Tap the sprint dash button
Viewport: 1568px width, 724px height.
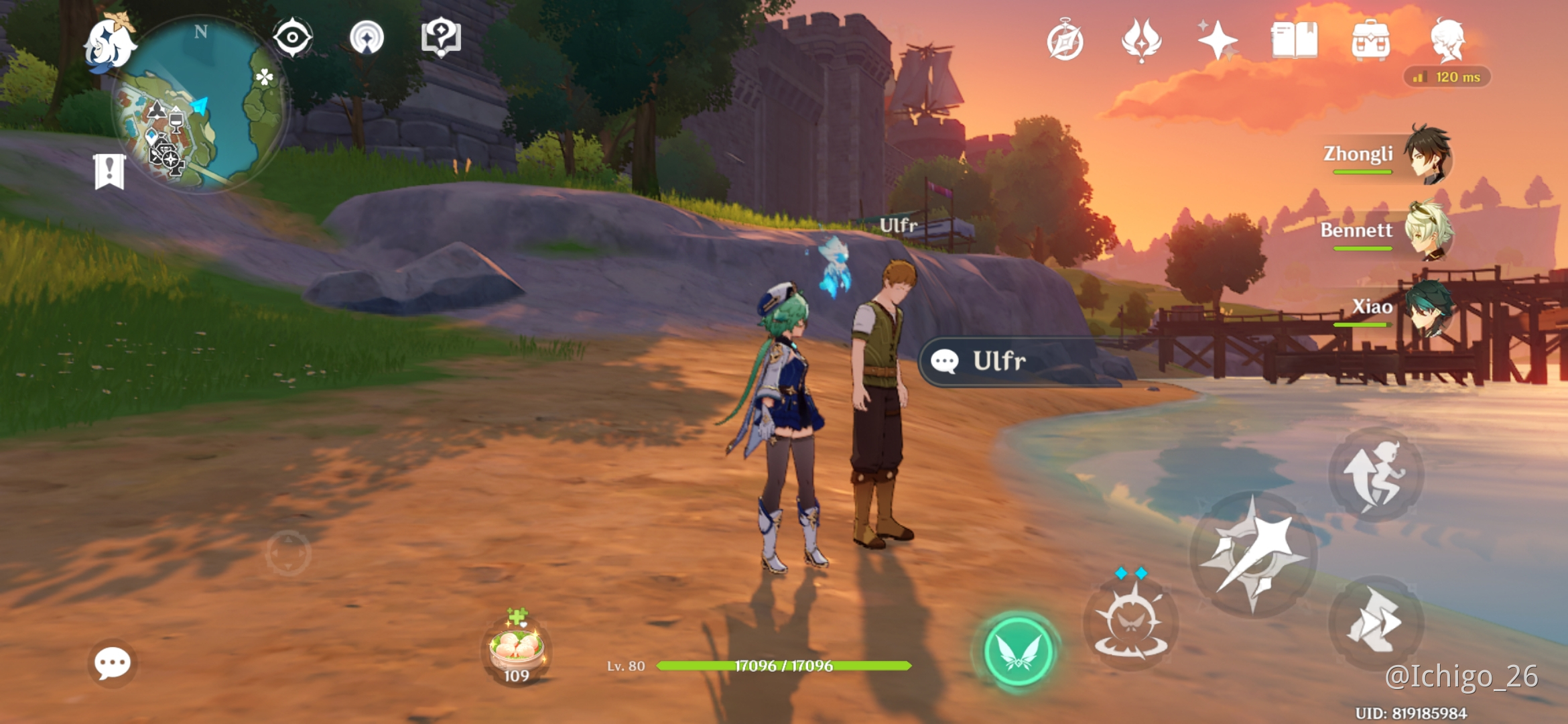tap(1375, 622)
